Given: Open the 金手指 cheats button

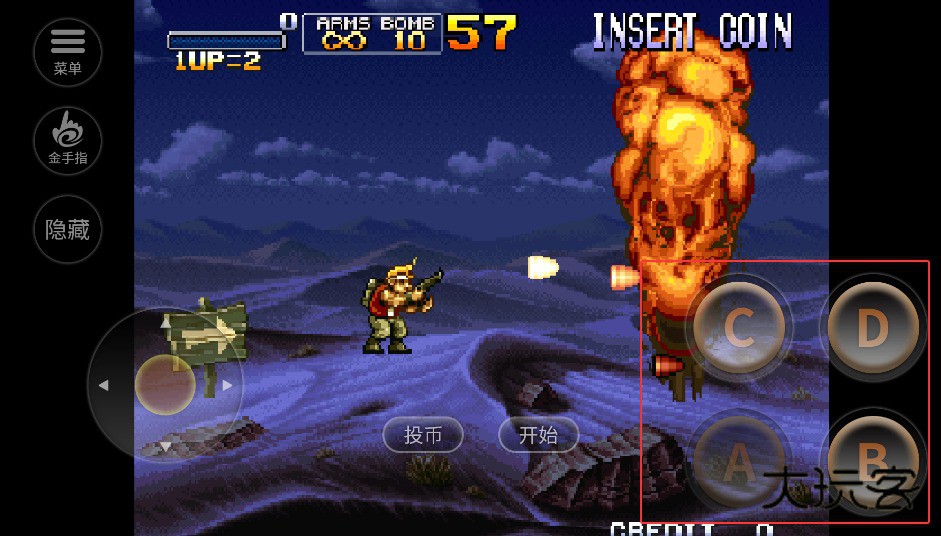Looking at the screenshot, I should pyautogui.click(x=68, y=140).
